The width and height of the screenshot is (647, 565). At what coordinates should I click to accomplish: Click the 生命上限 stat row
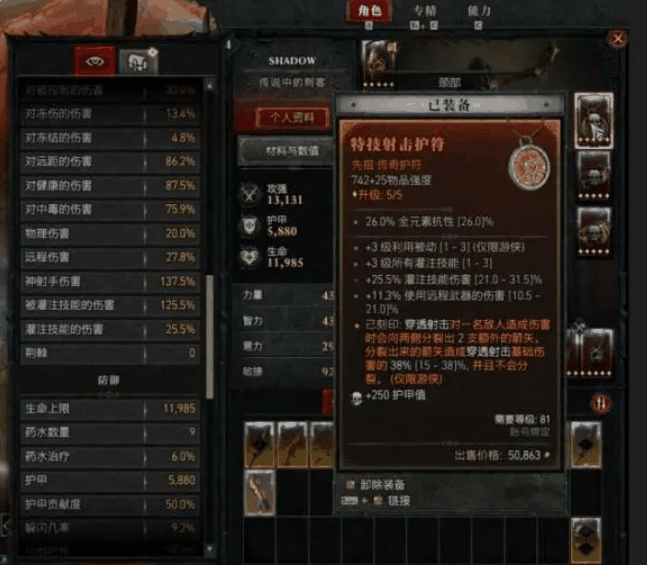(x=110, y=407)
